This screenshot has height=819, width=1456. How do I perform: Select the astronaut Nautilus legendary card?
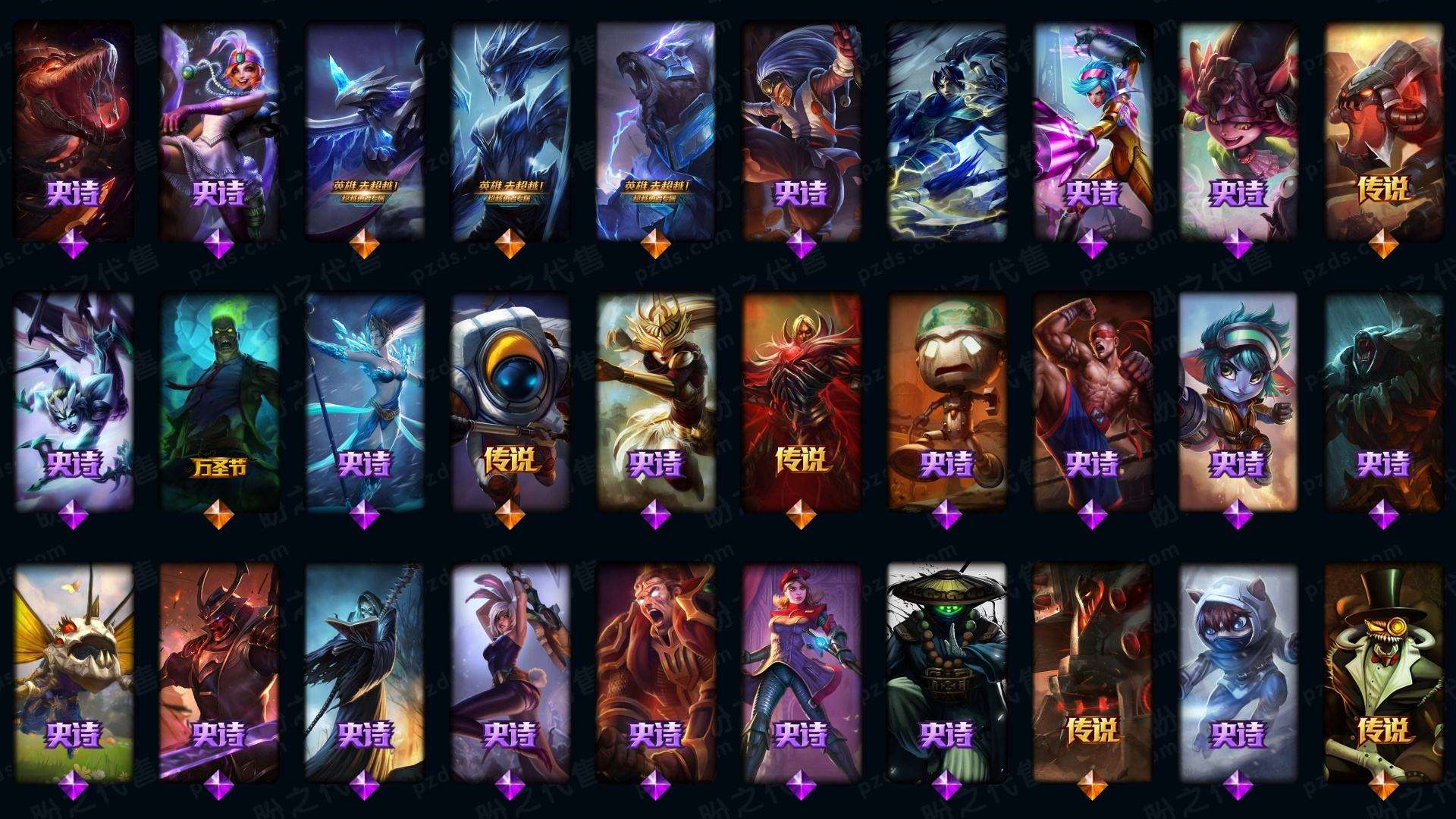(510, 400)
